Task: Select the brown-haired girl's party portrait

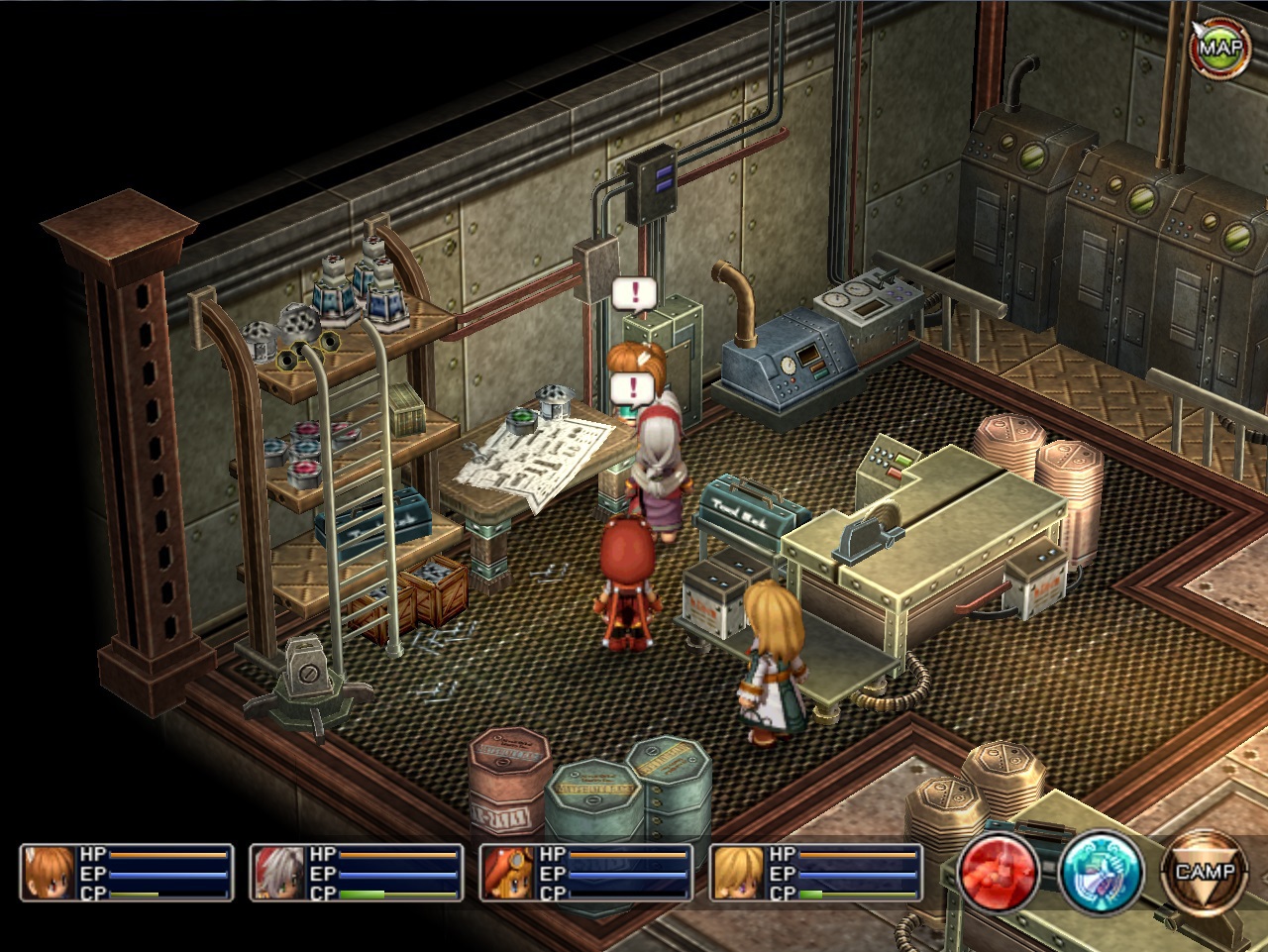Action: [49, 873]
